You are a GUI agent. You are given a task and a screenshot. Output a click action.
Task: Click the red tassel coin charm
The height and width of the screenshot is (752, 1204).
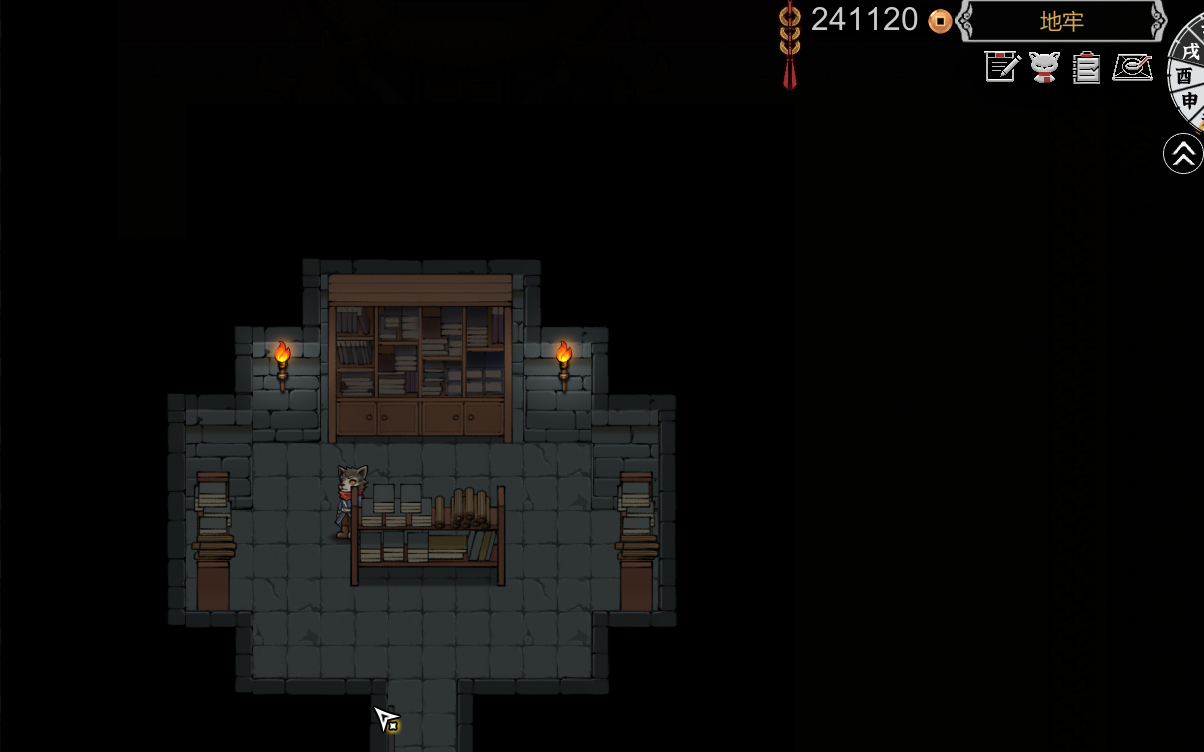tap(790, 45)
